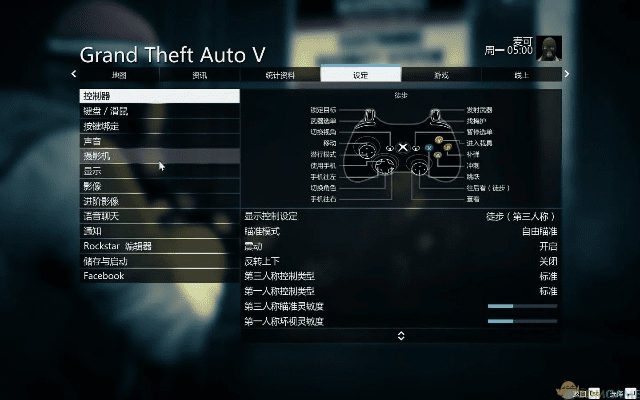Switch to the 地图 (Map) tab
Viewport: 640px width, 400px height.
[120, 75]
